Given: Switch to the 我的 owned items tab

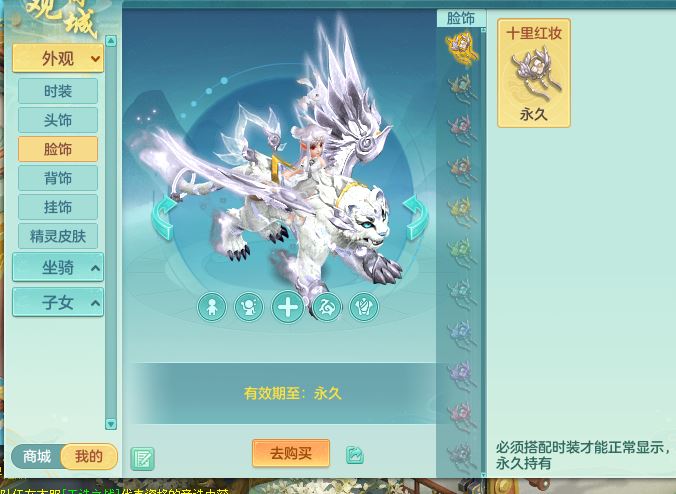Looking at the screenshot, I should (88, 457).
